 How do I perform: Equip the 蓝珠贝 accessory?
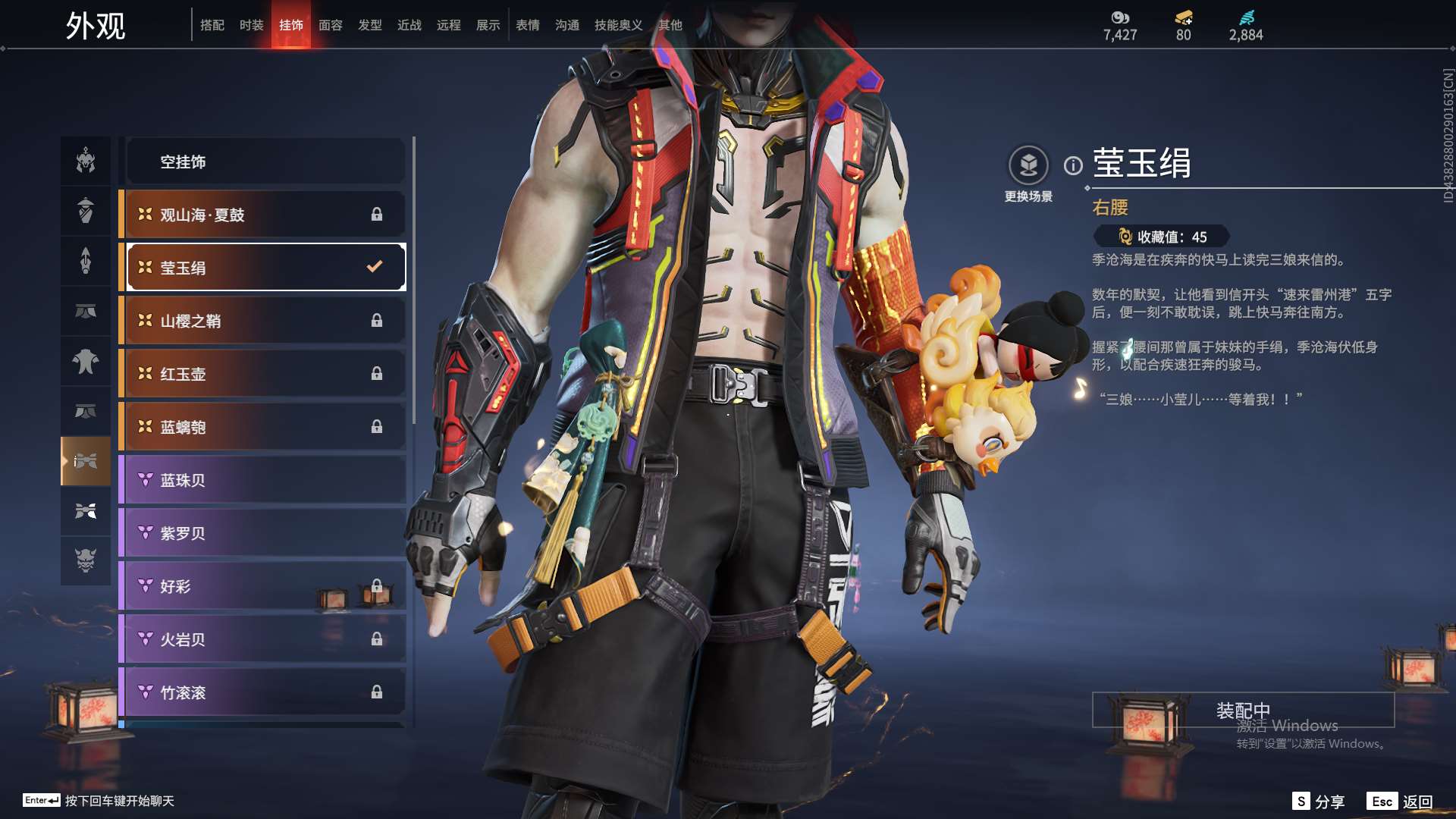coord(265,480)
